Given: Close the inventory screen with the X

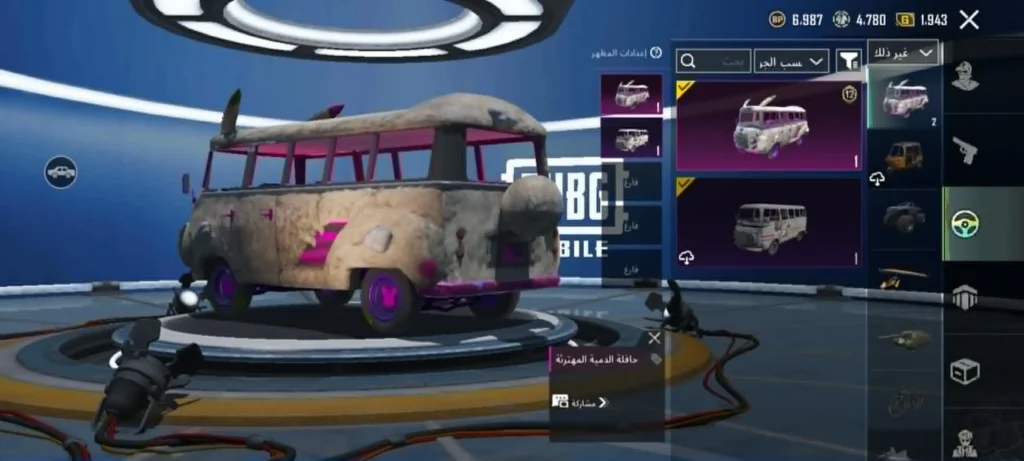Looking at the screenshot, I should [968, 19].
